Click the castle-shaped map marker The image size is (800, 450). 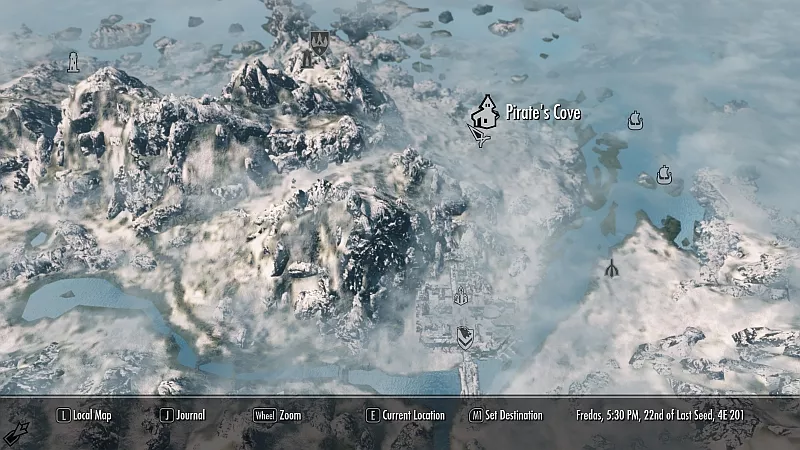461,296
